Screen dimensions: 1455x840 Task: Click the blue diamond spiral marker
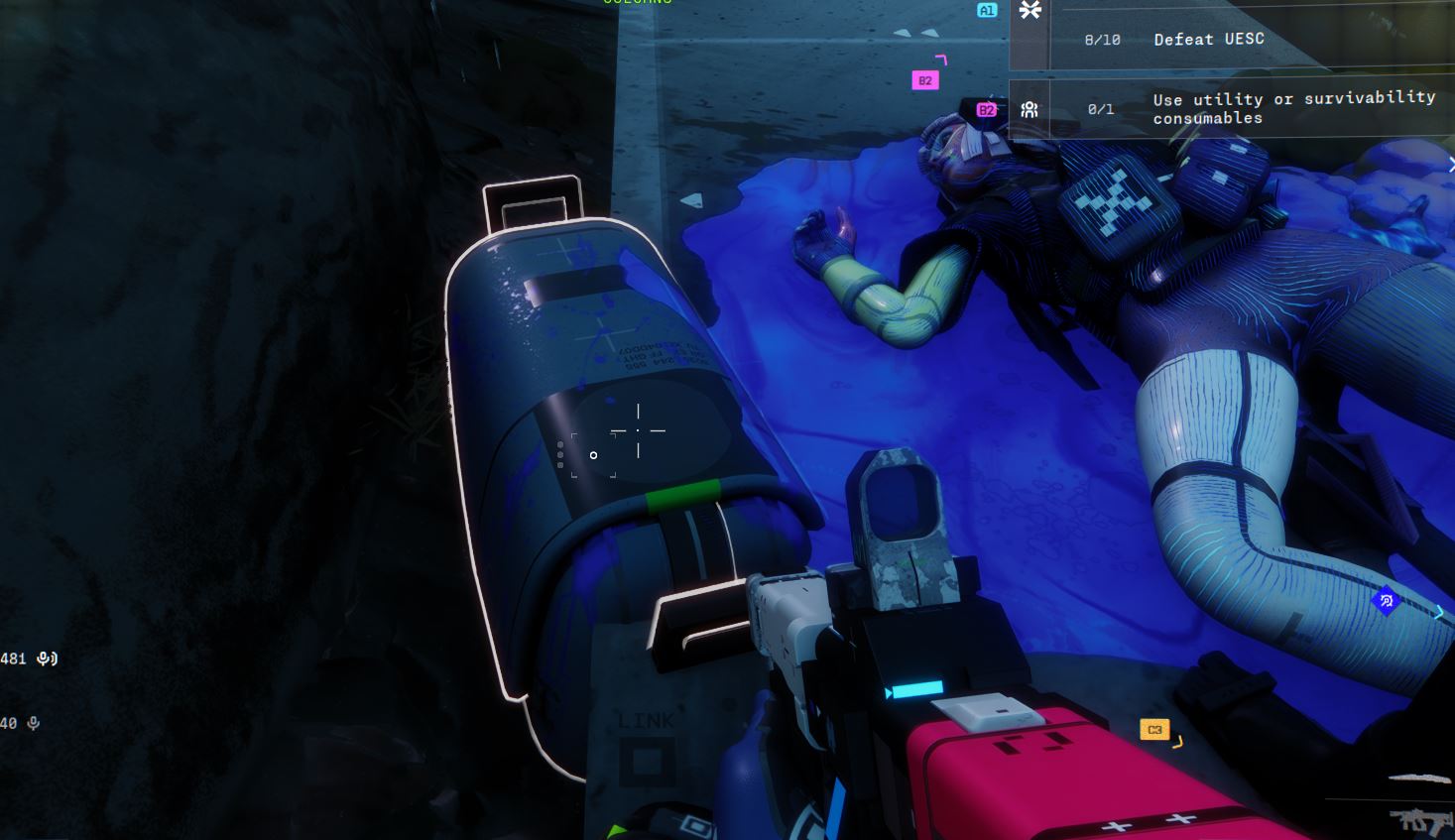coord(1386,600)
